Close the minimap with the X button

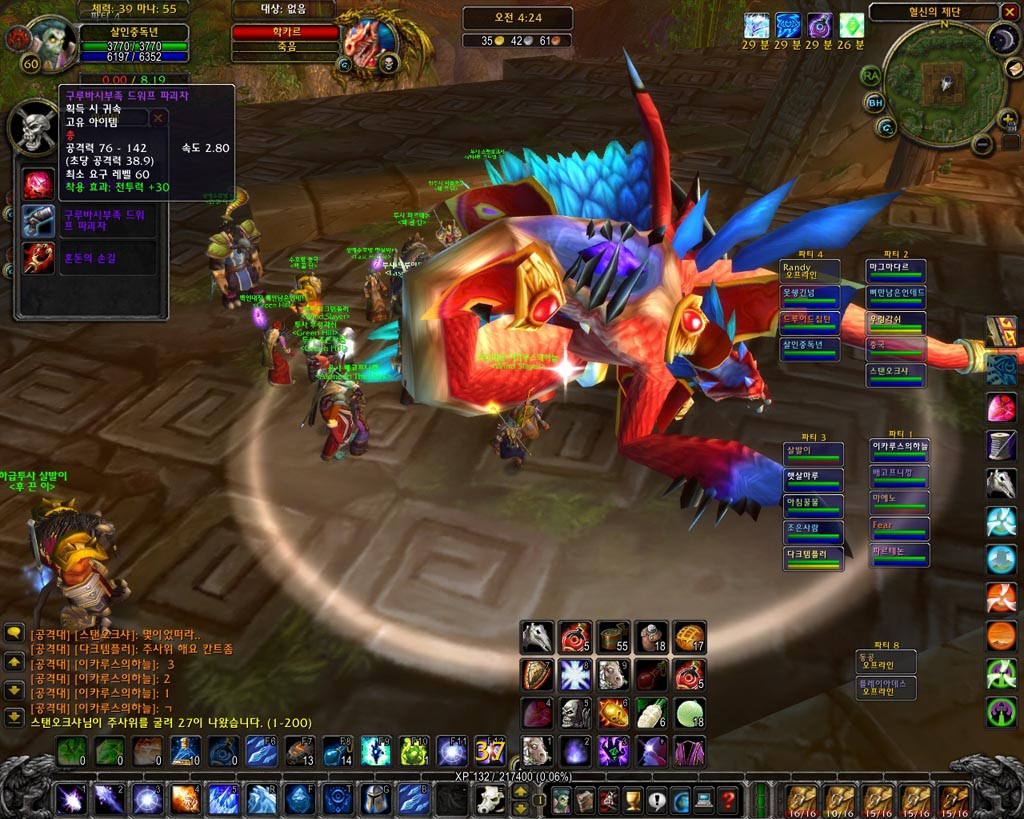tap(1008, 12)
